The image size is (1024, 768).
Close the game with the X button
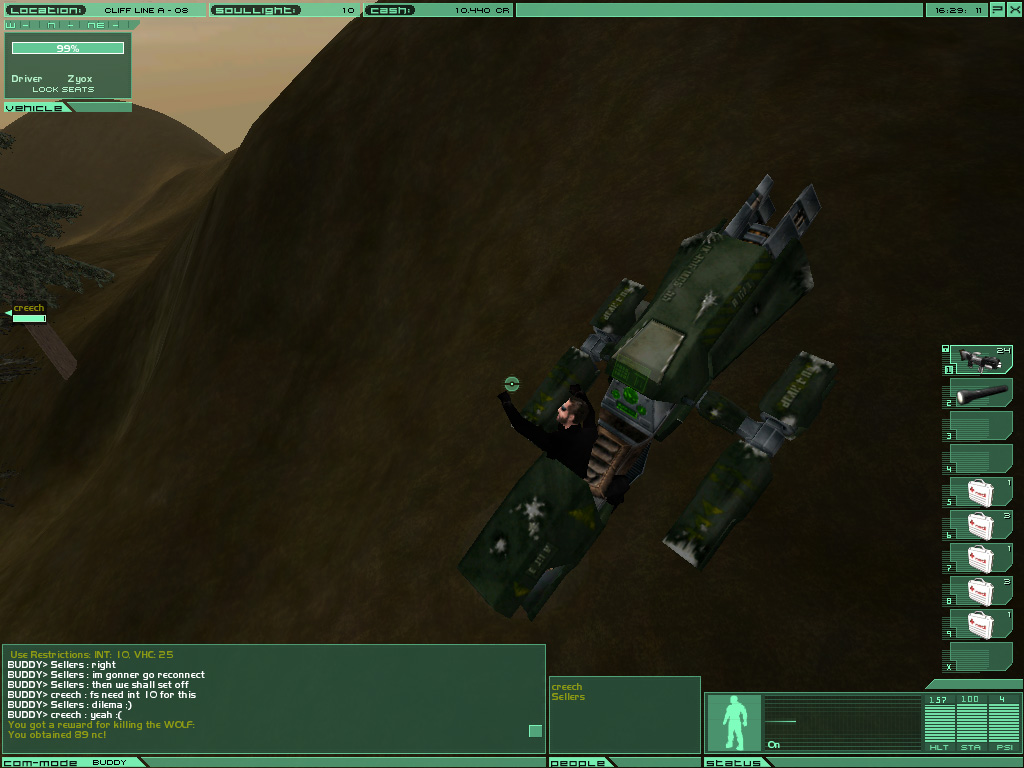(x=1015, y=10)
